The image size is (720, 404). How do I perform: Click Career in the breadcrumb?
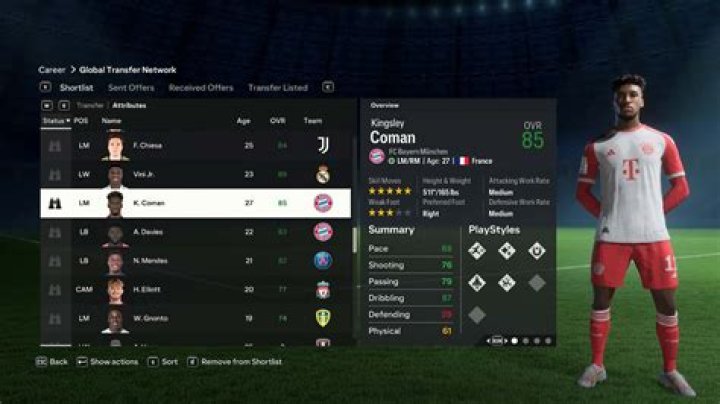[52, 70]
